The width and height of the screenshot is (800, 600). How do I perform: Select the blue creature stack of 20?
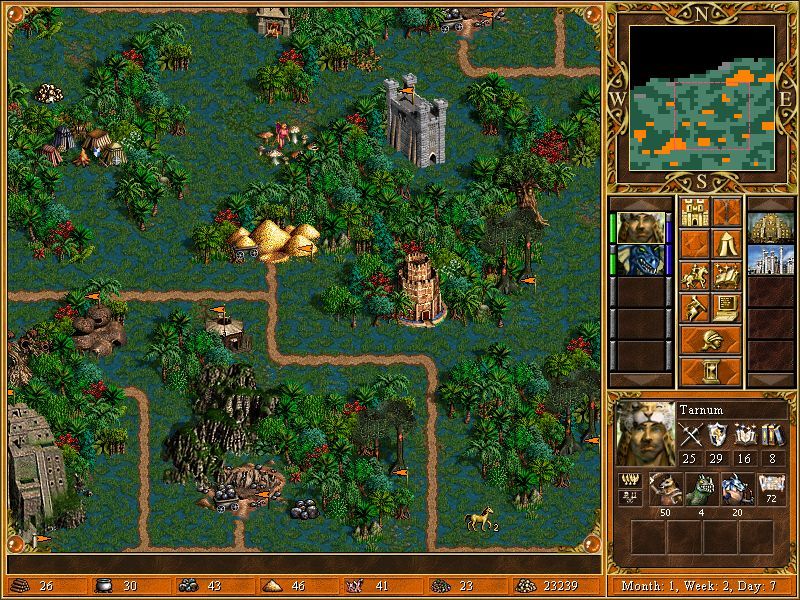[735, 489]
